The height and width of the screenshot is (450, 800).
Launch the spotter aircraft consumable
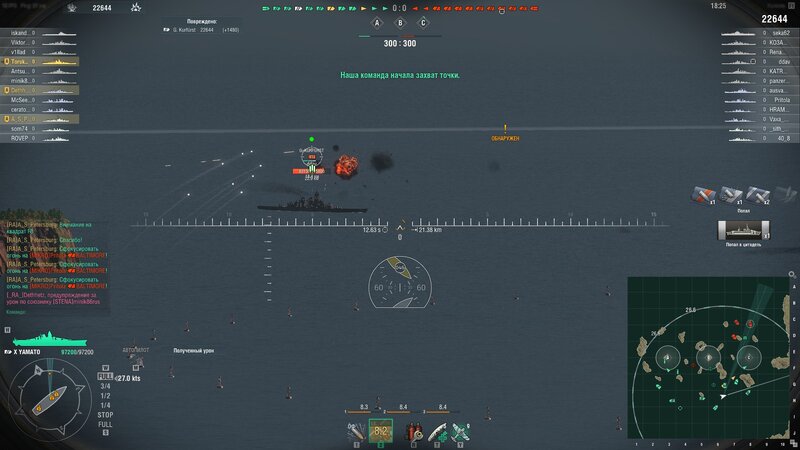461,431
